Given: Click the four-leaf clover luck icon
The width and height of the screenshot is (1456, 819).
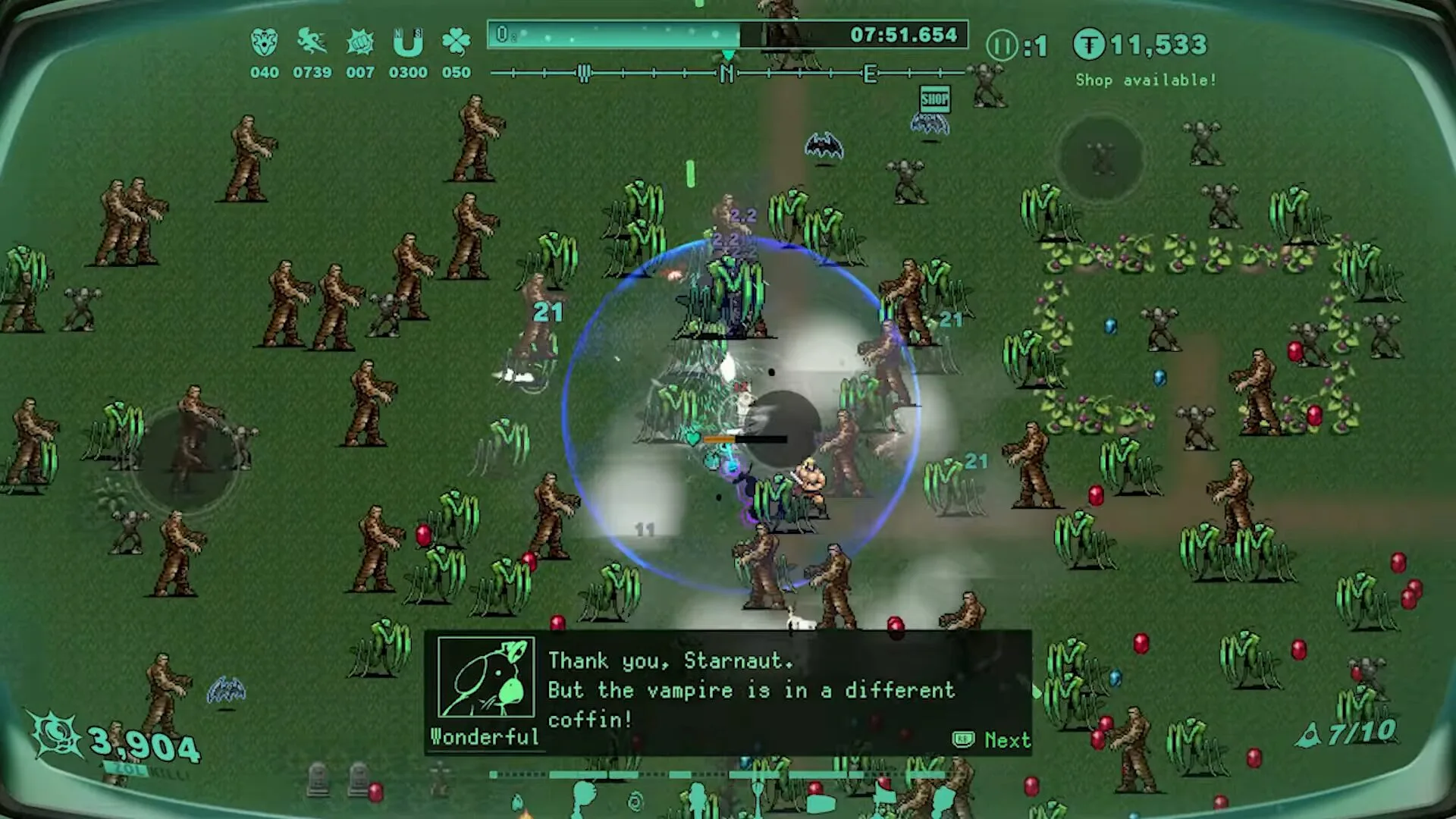Looking at the screenshot, I should click(456, 42).
